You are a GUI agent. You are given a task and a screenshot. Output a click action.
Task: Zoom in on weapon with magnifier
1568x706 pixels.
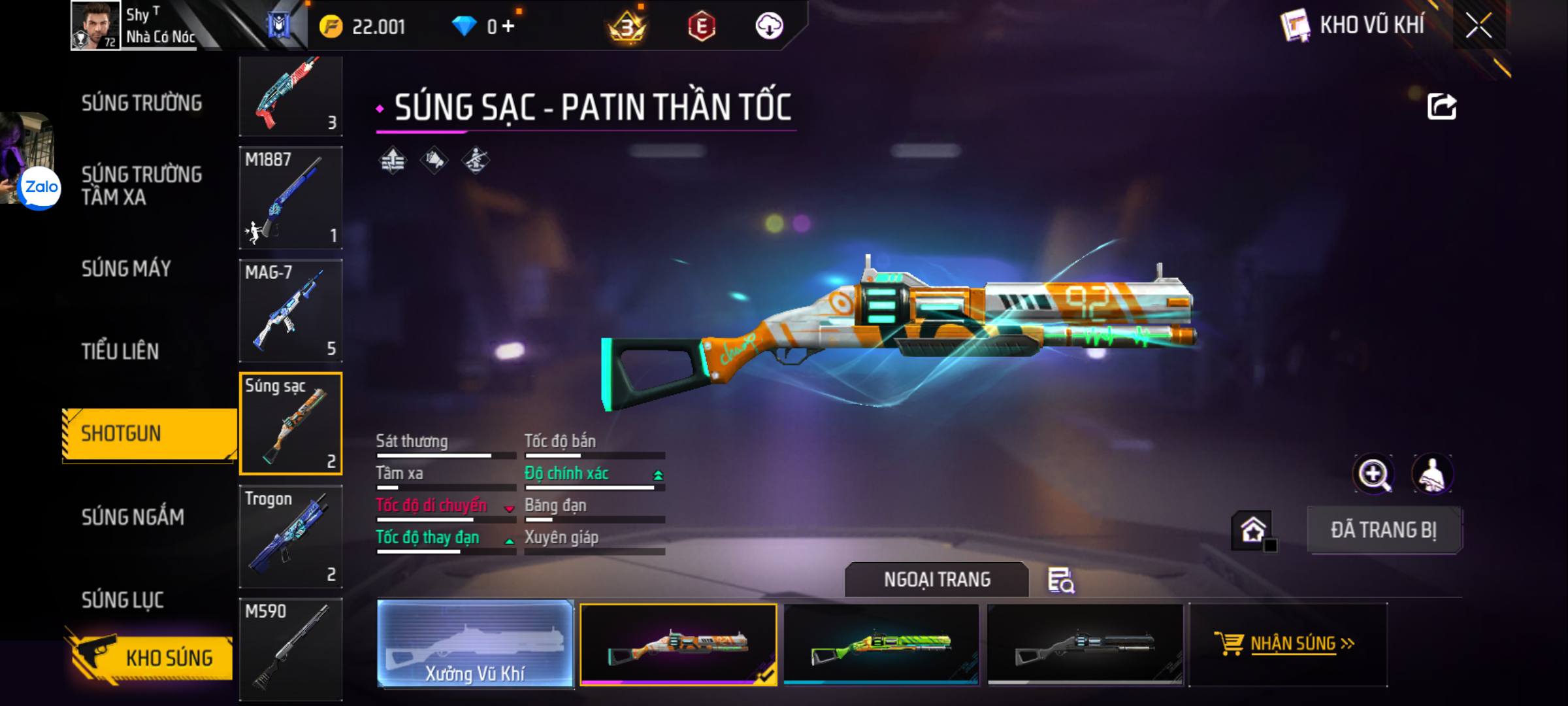pos(1373,474)
